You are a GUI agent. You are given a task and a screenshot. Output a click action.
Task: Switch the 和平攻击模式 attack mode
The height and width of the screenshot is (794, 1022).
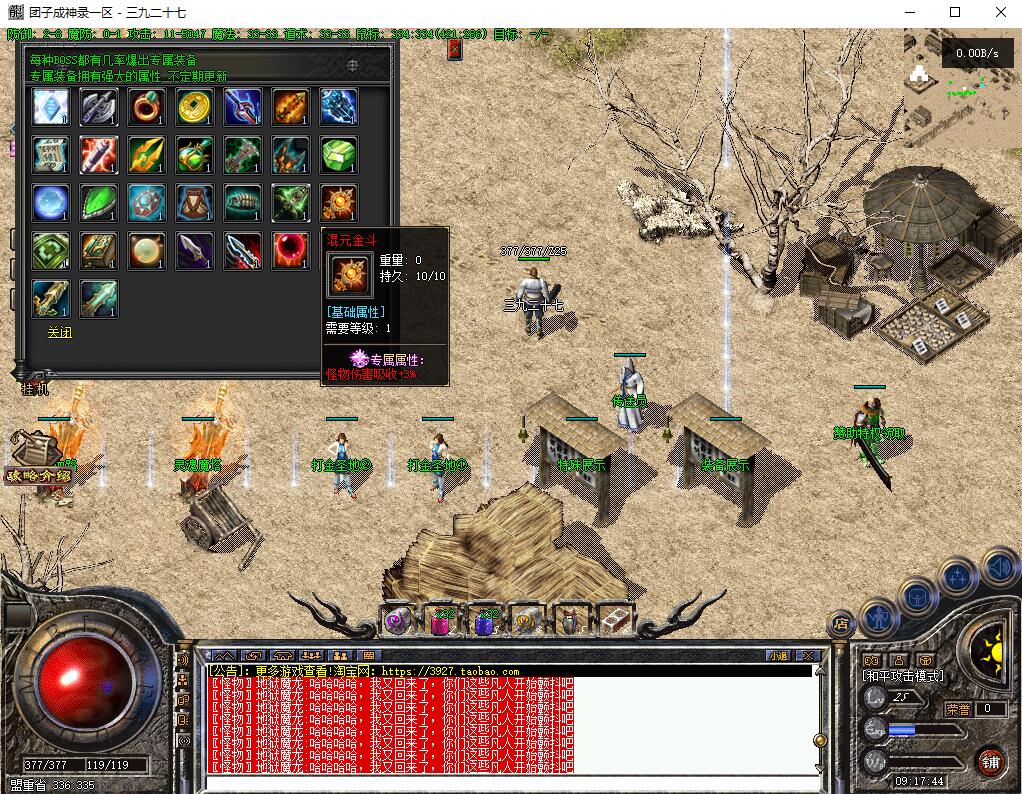pyautogui.click(x=902, y=676)
